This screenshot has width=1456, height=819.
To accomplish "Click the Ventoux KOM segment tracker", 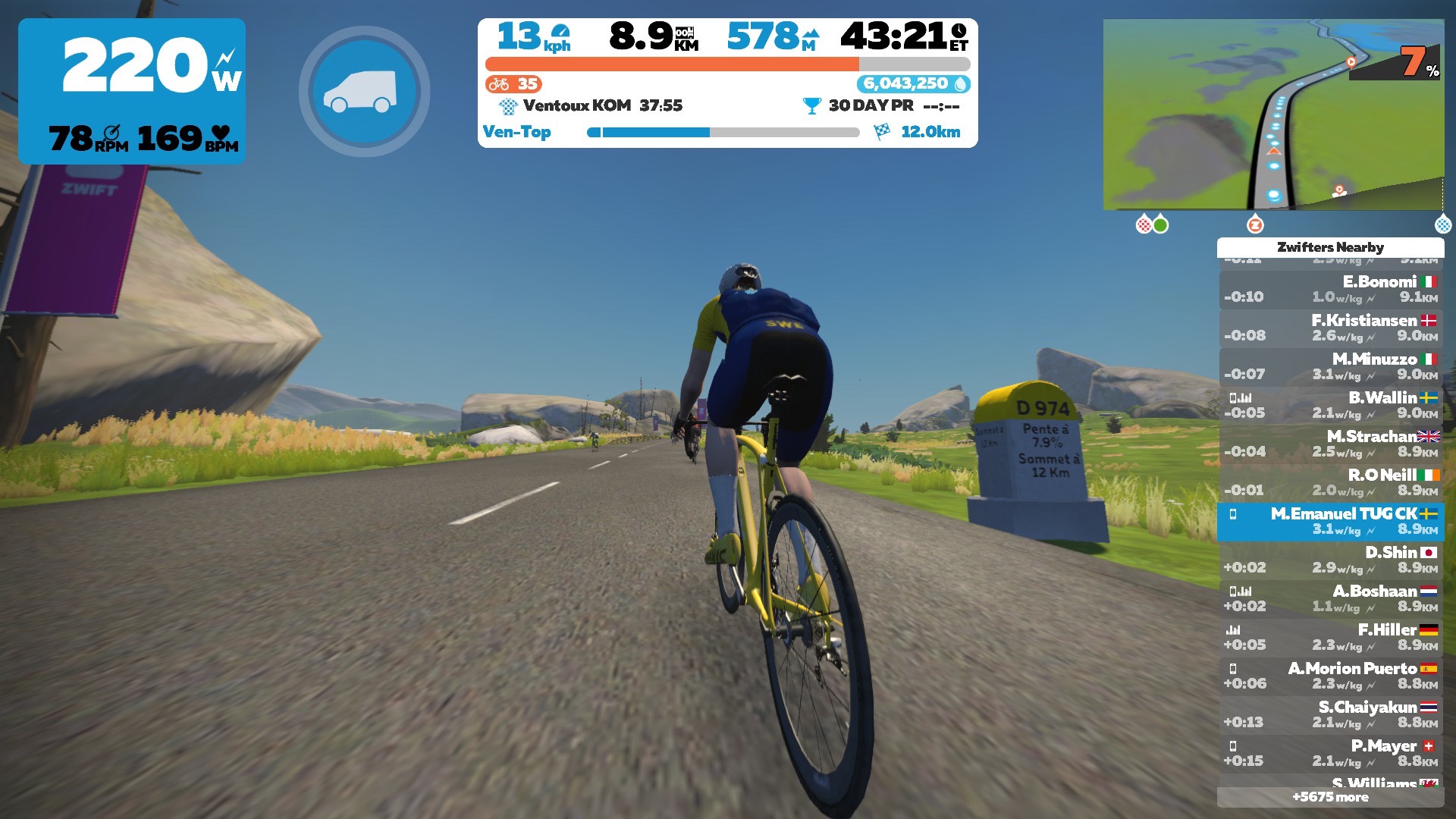I will point(591,106).
